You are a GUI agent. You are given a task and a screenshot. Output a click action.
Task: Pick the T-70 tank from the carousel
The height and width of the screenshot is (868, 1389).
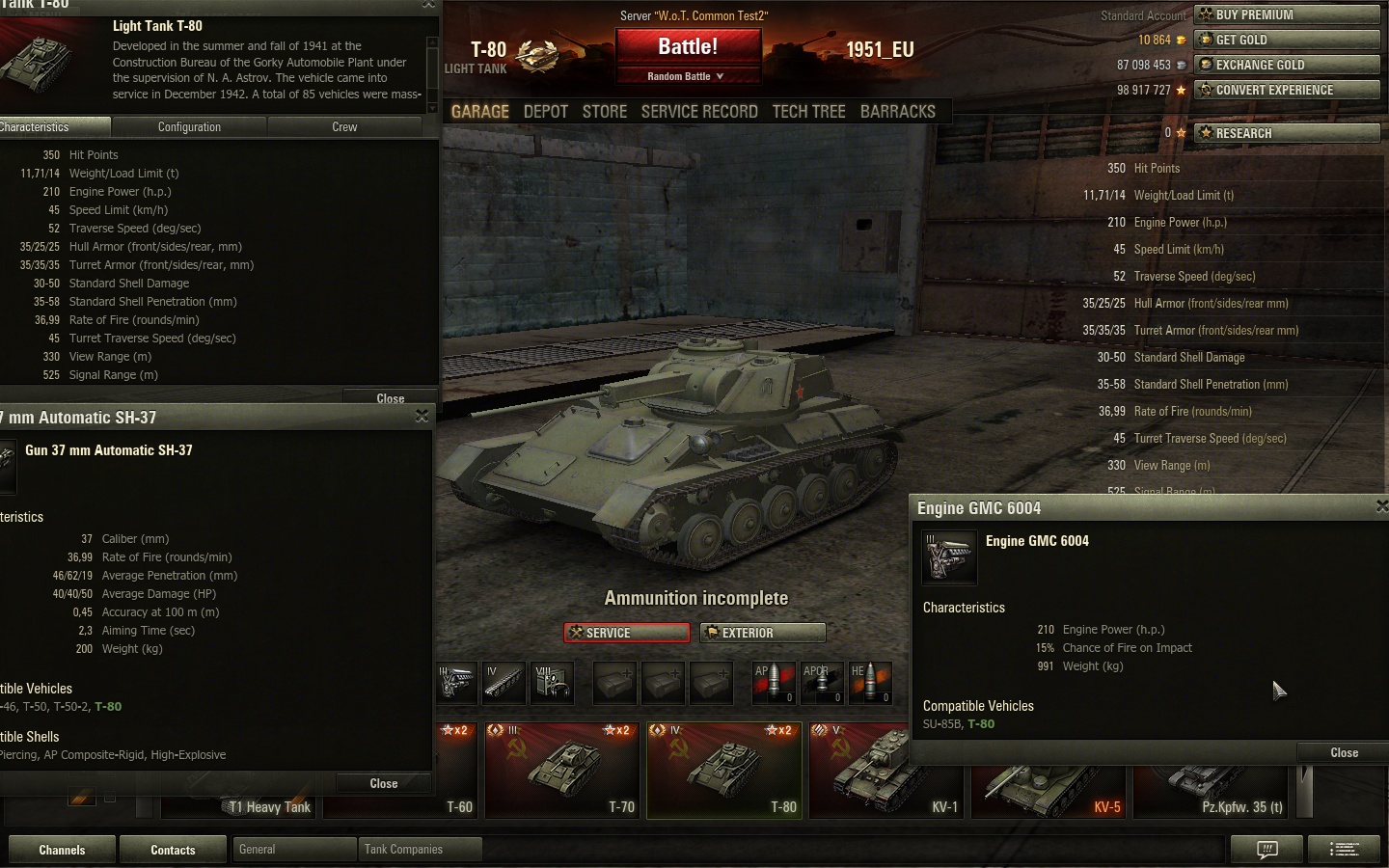tap(563, 772)
